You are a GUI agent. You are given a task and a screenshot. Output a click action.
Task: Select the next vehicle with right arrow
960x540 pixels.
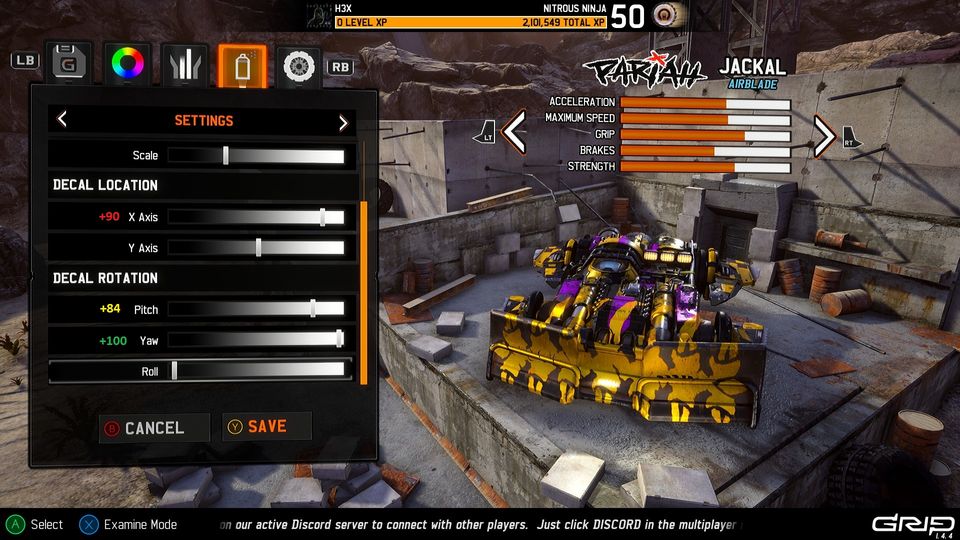(x=825, y=135)
